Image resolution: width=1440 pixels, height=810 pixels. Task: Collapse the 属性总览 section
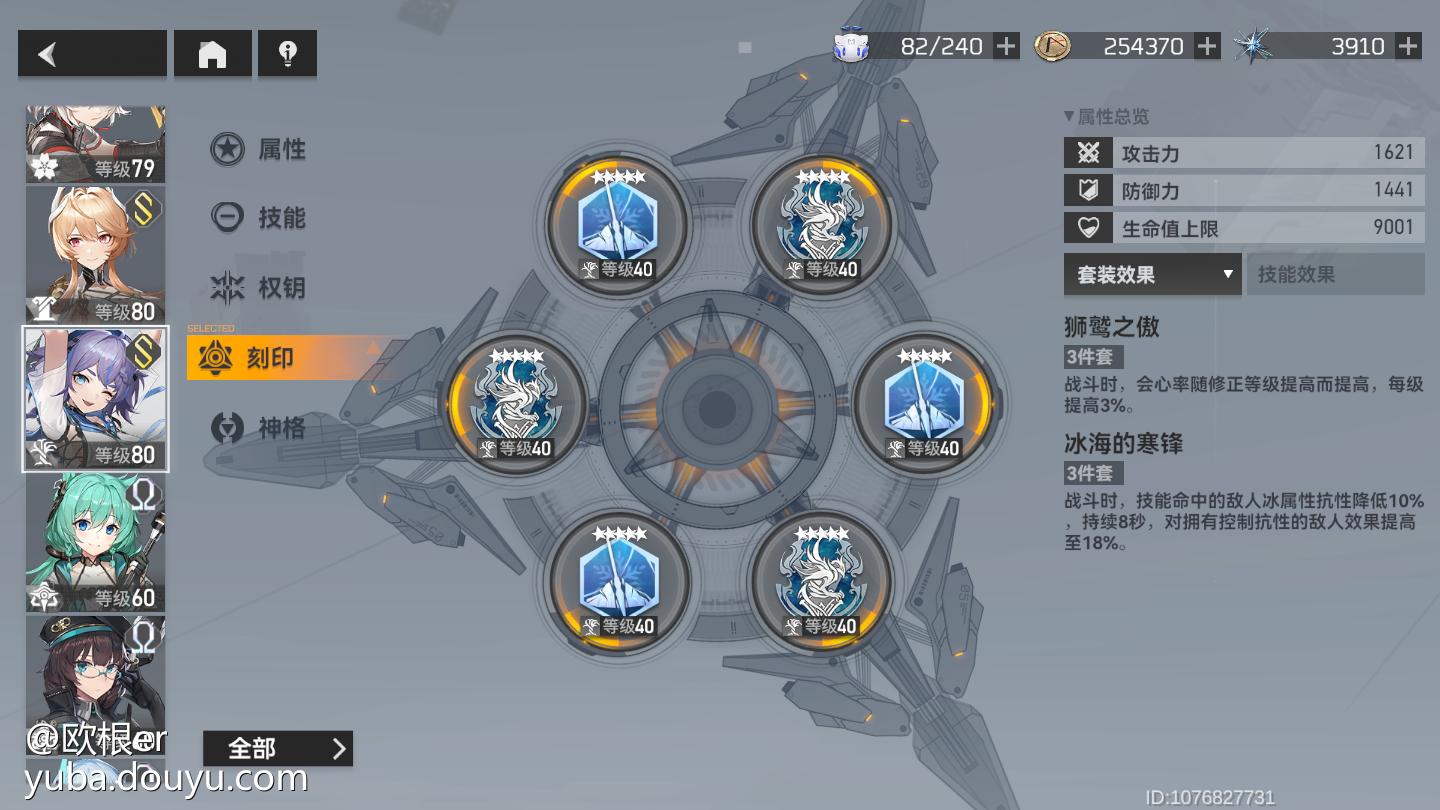1106,117
